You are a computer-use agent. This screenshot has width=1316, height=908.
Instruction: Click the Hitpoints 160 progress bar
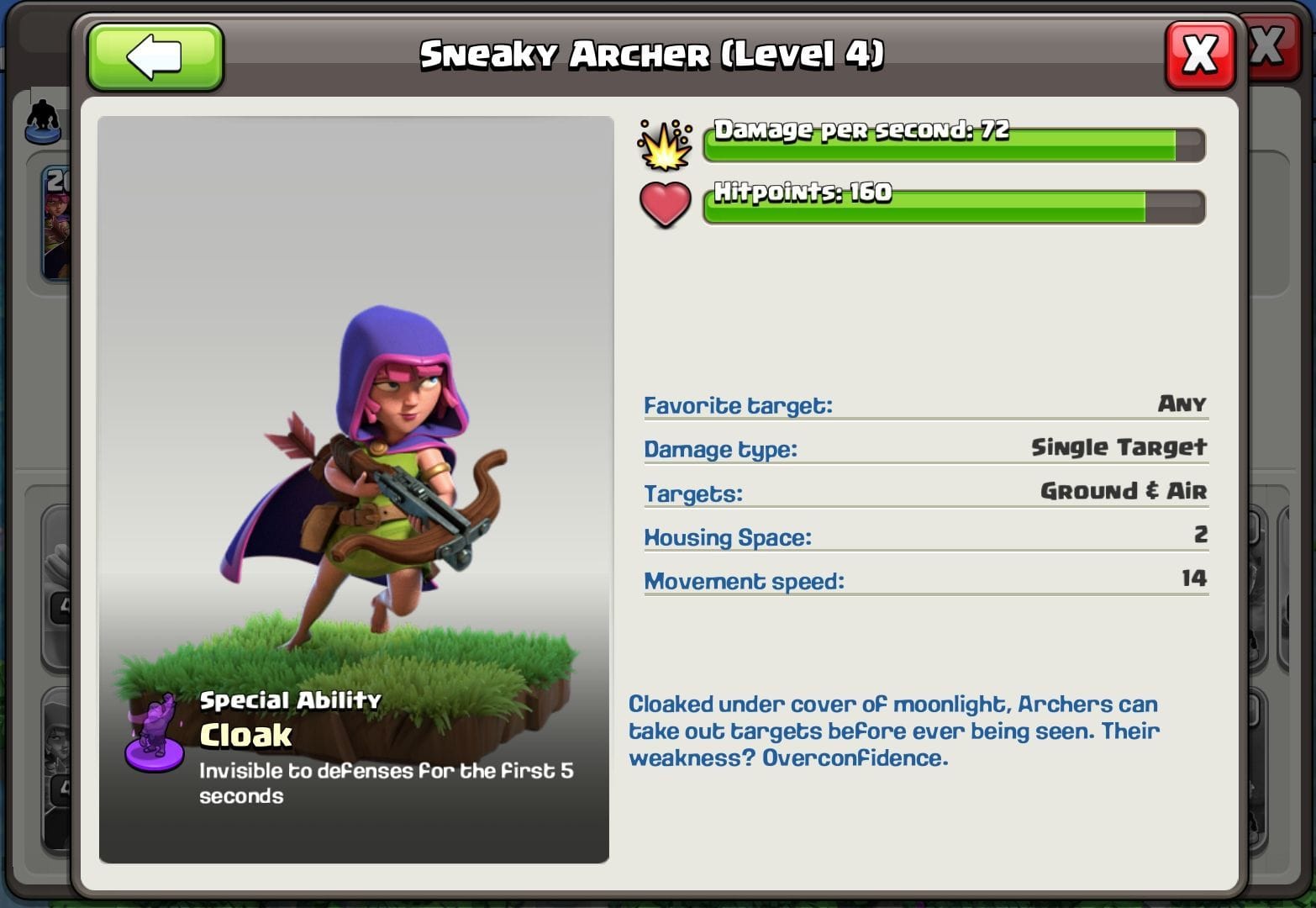coord(954,207)
